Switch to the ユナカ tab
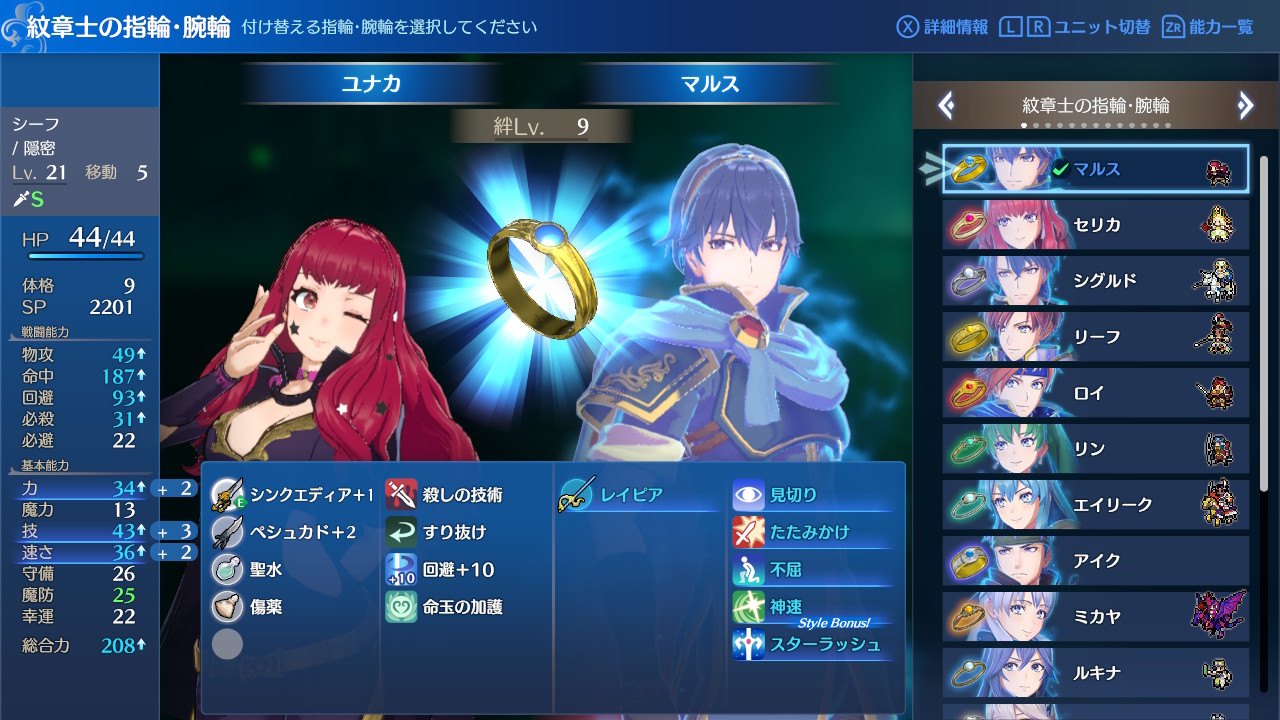 click(x=370, y=85)
